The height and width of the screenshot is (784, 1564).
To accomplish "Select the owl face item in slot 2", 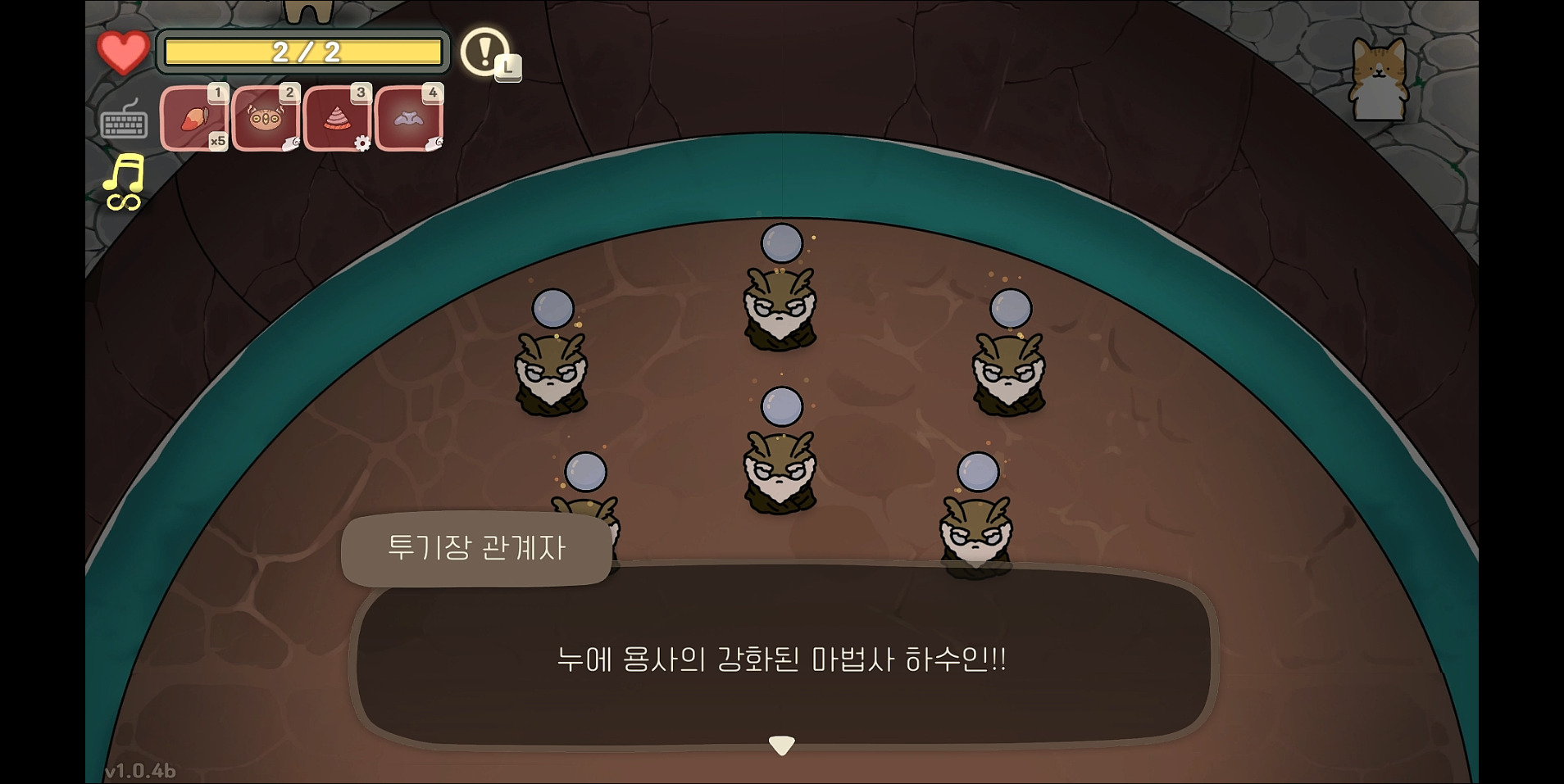I will point(266,117).
